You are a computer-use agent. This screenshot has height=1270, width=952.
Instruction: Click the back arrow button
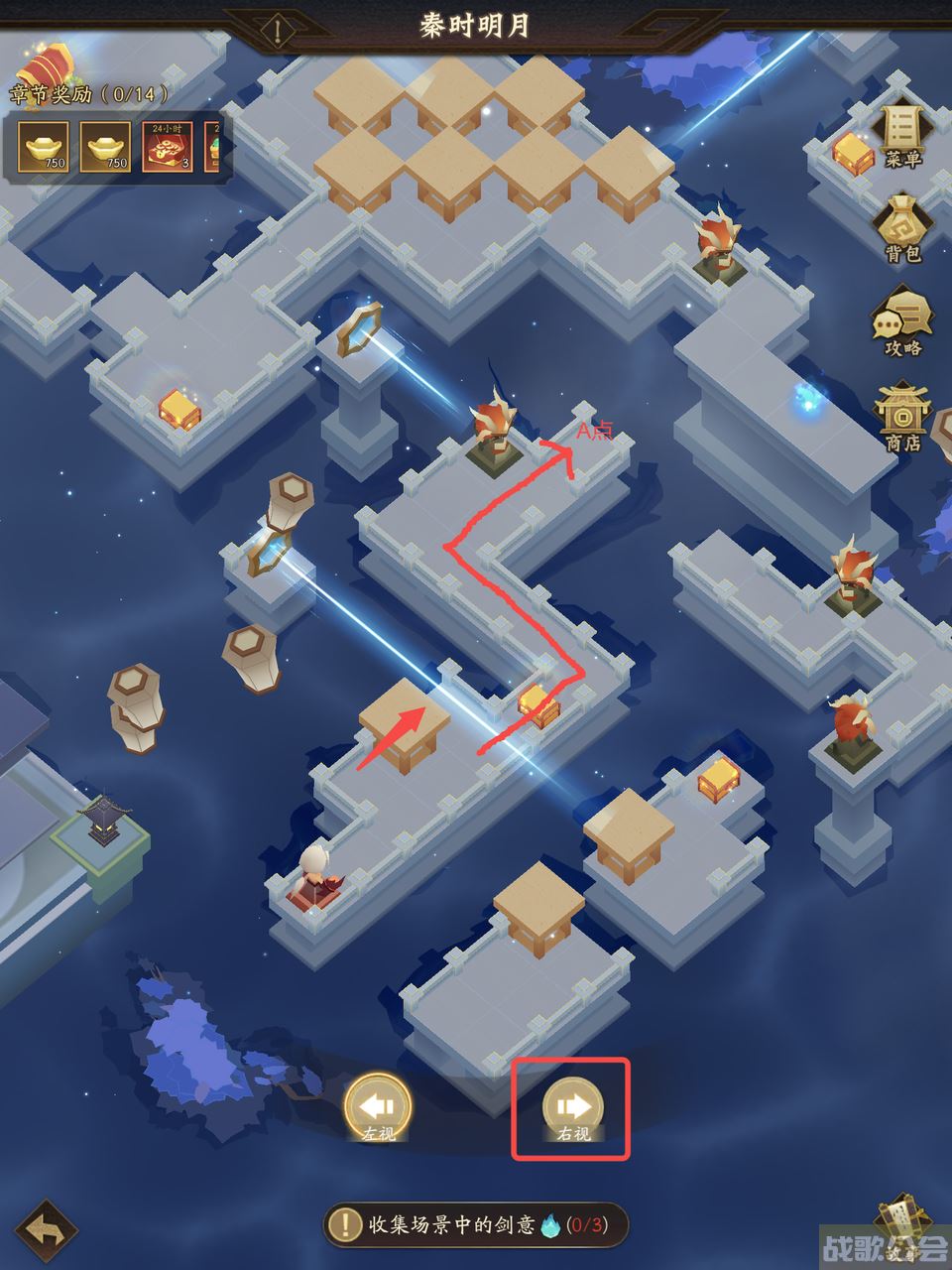point(47,1232)
